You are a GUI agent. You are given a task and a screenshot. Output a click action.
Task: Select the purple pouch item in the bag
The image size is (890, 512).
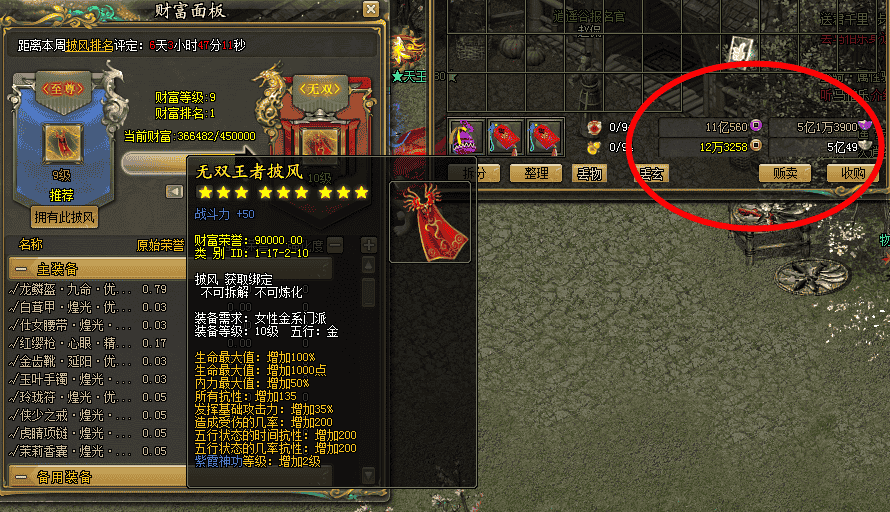click(466, 136)
